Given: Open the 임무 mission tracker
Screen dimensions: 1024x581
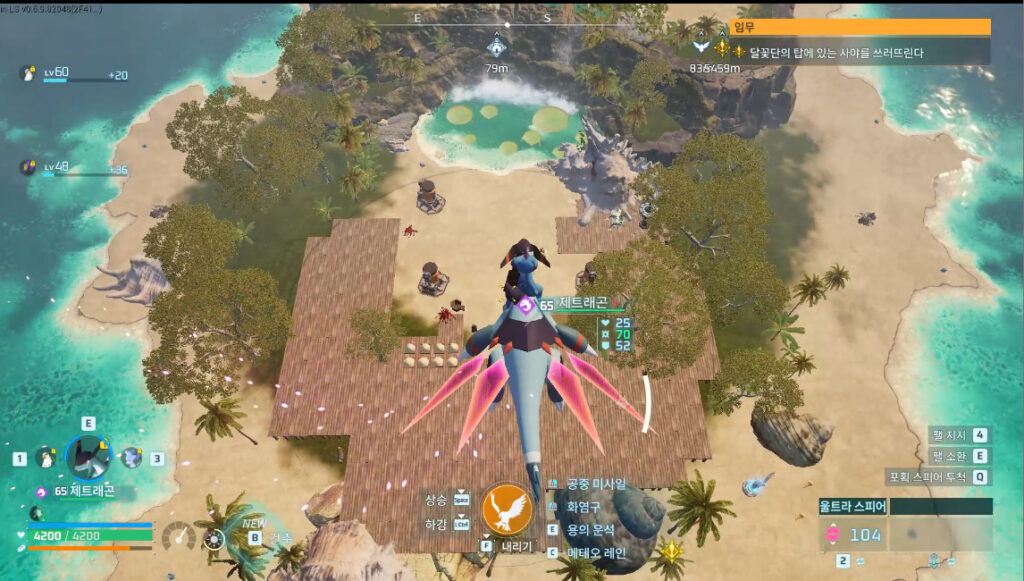Looking at the screenshot, I should [861, 27].
